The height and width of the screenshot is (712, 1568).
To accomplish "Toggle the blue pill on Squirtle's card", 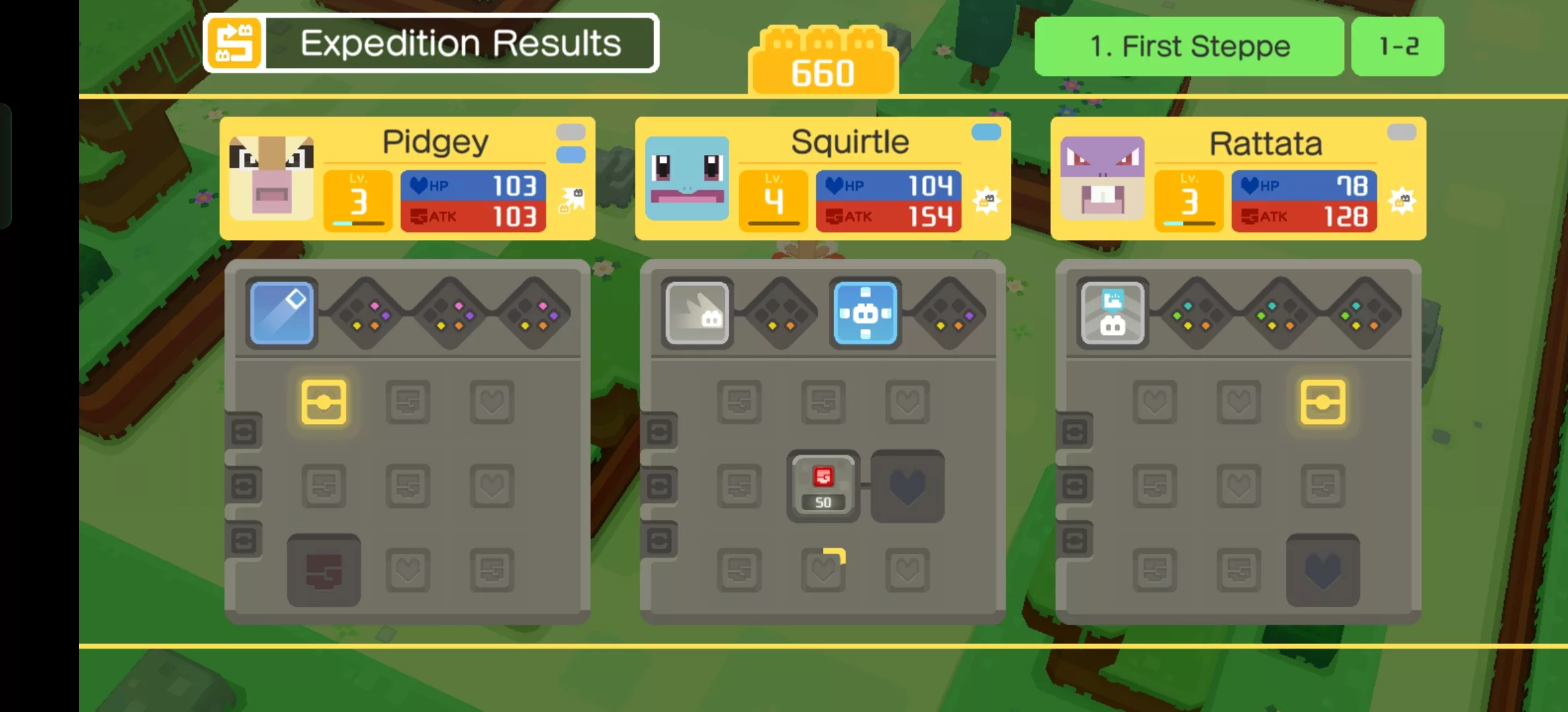I will click(x=985, y=131).
